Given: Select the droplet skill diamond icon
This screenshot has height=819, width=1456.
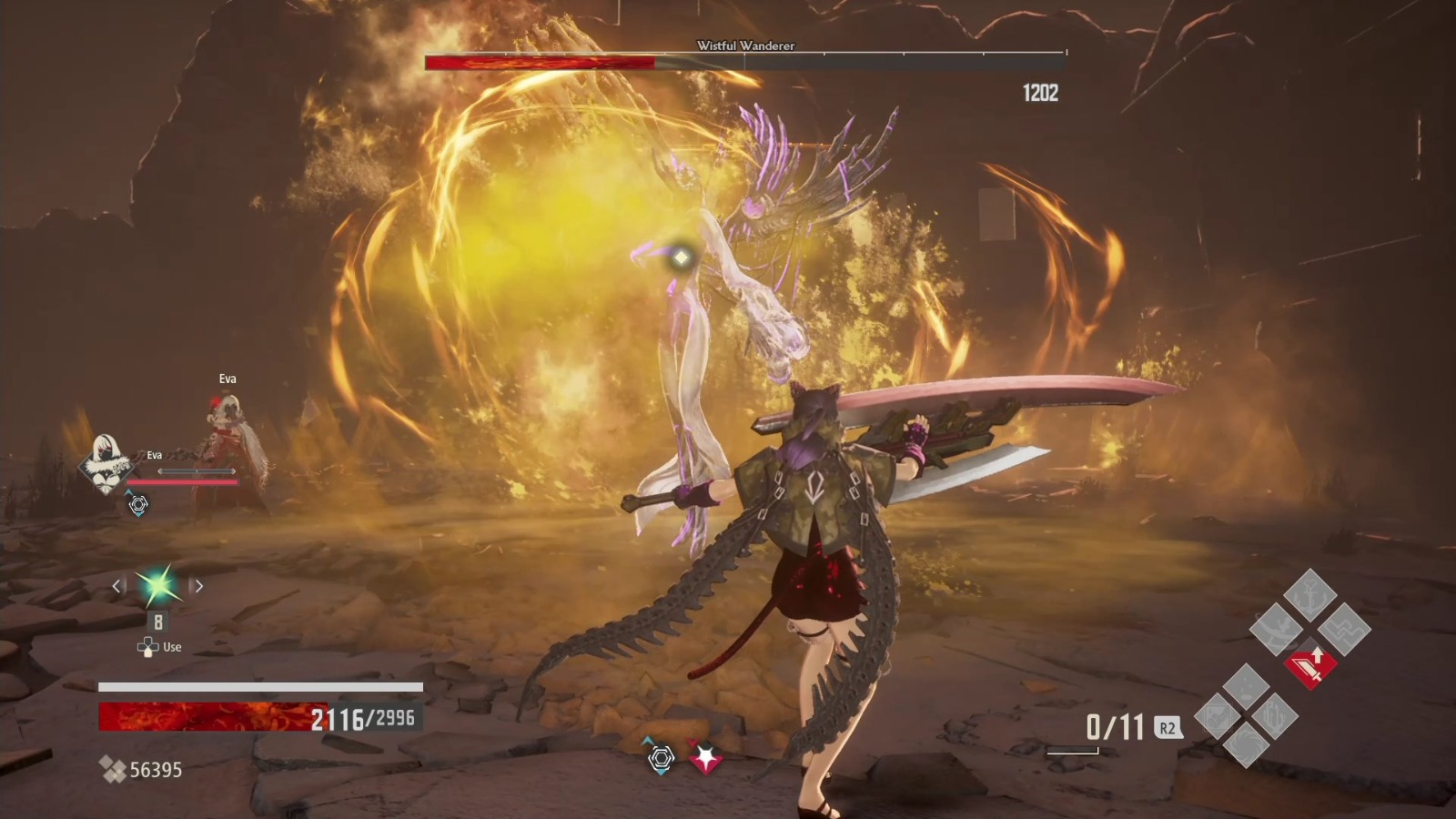Looking at the screenshot, I should point(1244,685).
